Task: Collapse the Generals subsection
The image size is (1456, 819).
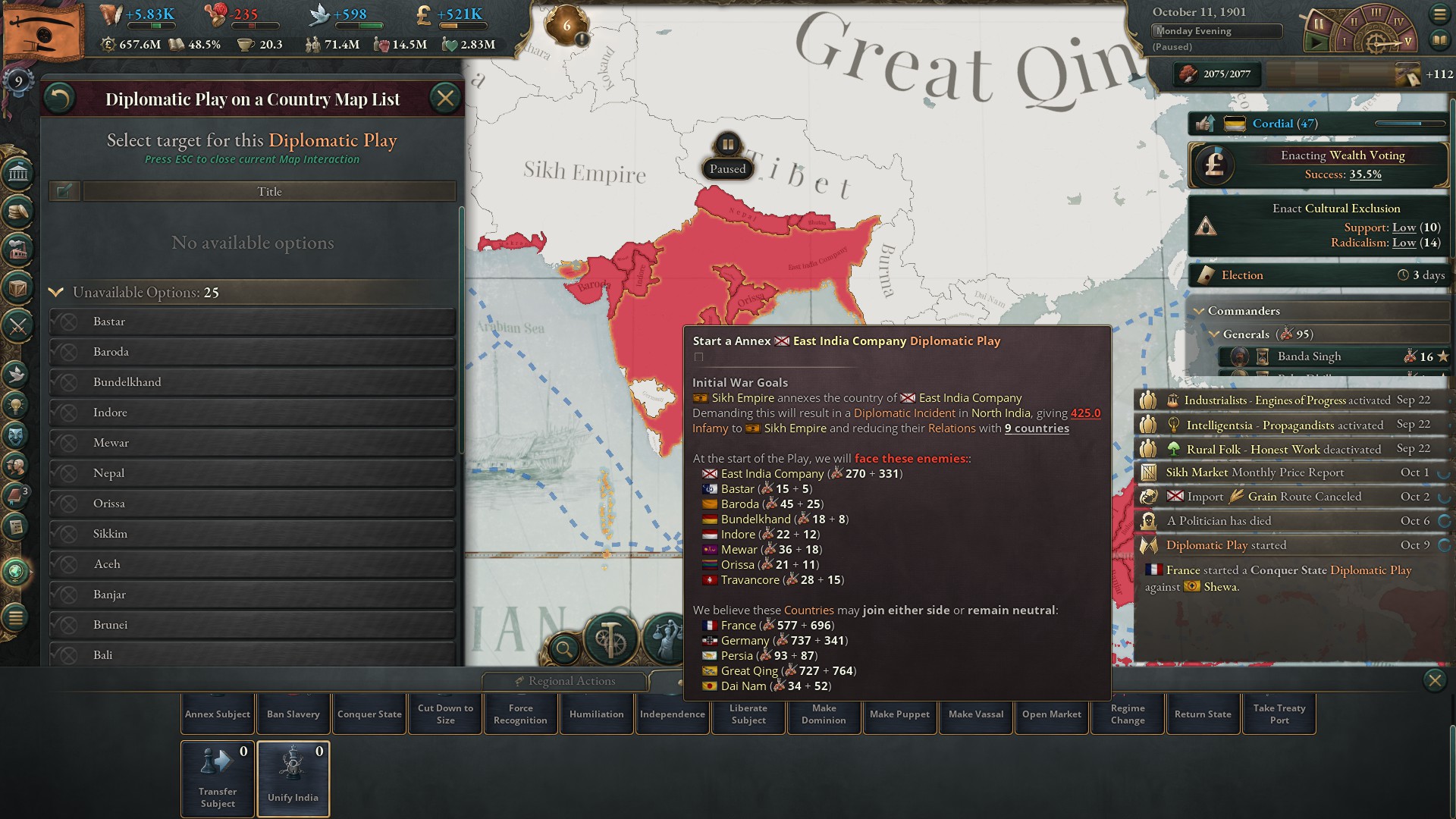Action: point(1214,334)
